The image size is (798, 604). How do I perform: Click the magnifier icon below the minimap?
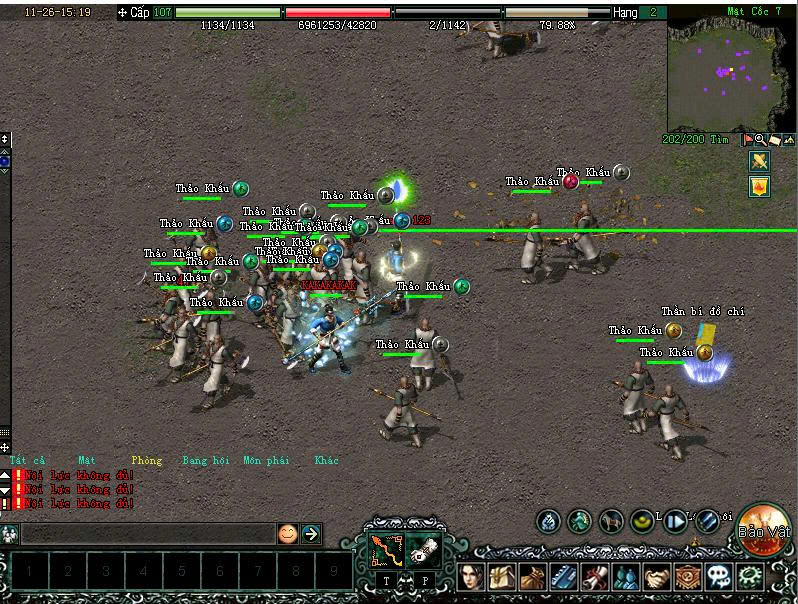point(761,140)
